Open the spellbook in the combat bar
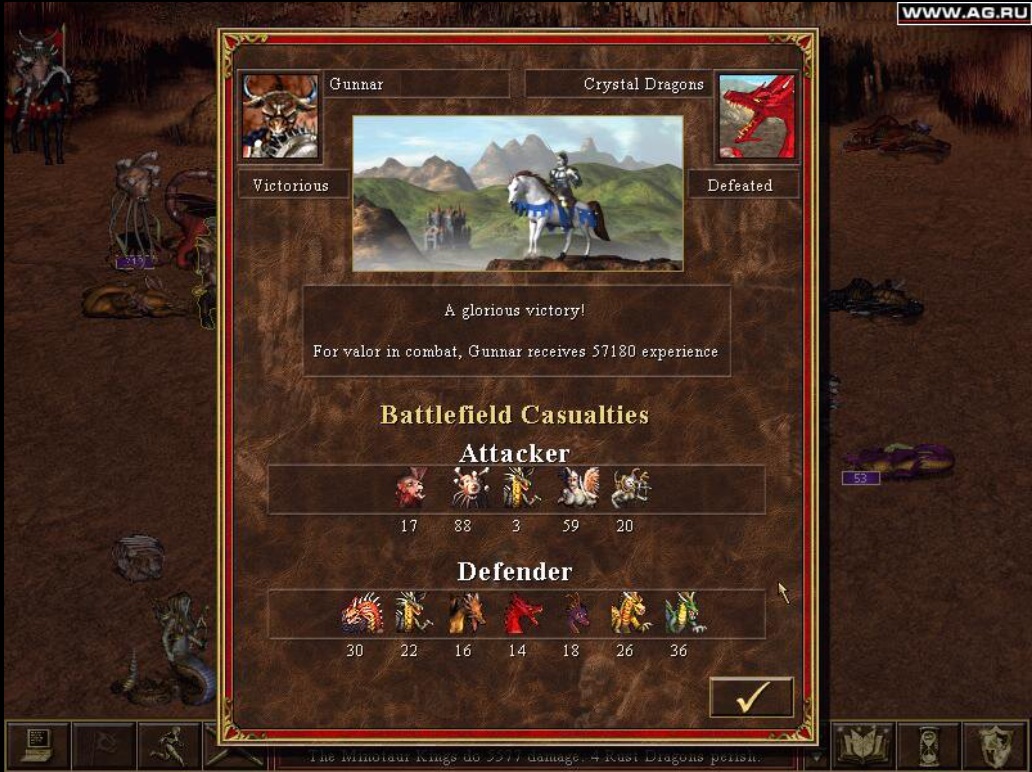This screenshot has width=1032, height=772. pyautogui.click(x=862, y=745)
